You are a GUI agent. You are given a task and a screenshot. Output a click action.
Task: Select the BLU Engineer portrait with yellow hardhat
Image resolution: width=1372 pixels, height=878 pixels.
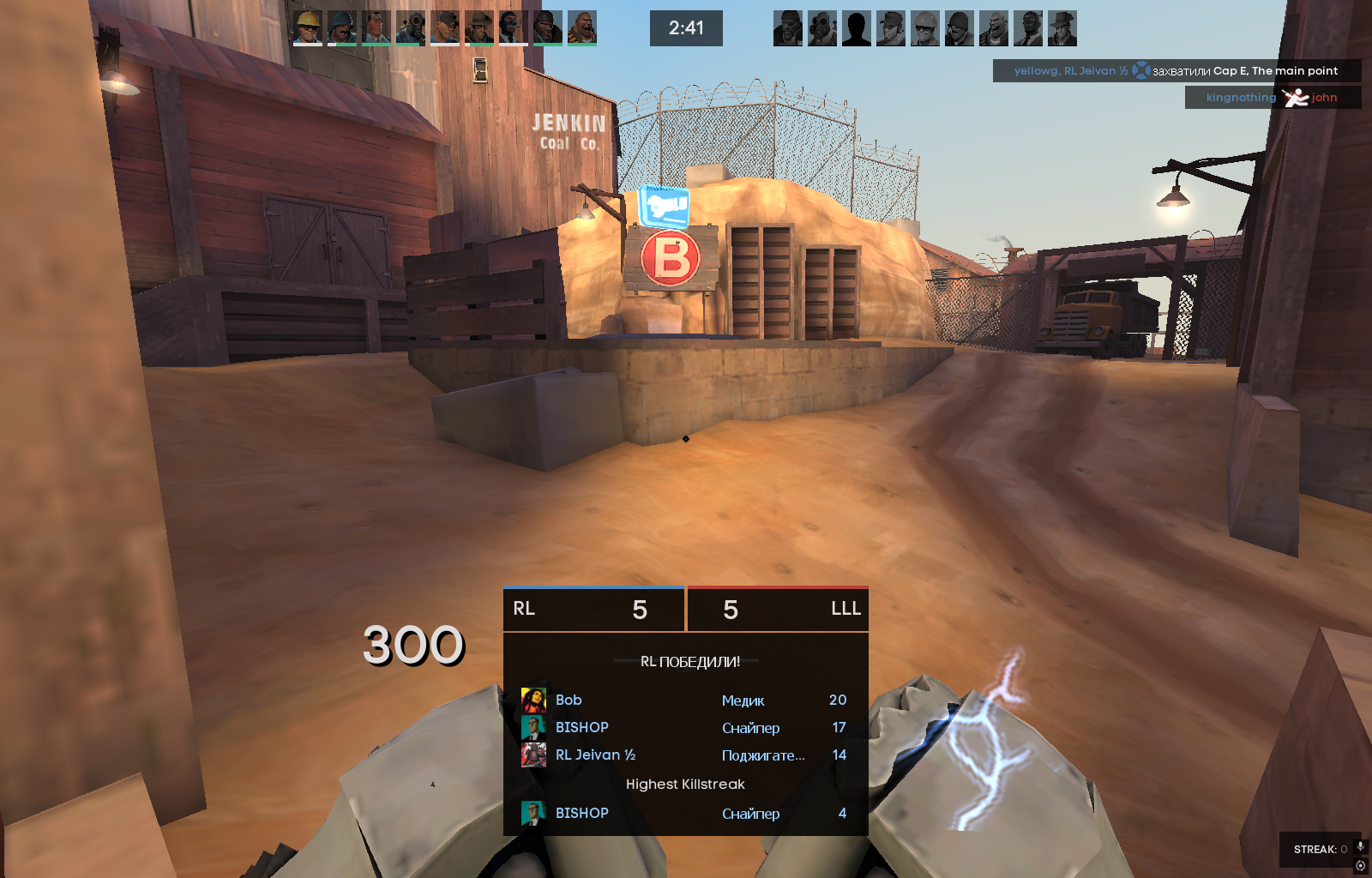coord(308,27)
